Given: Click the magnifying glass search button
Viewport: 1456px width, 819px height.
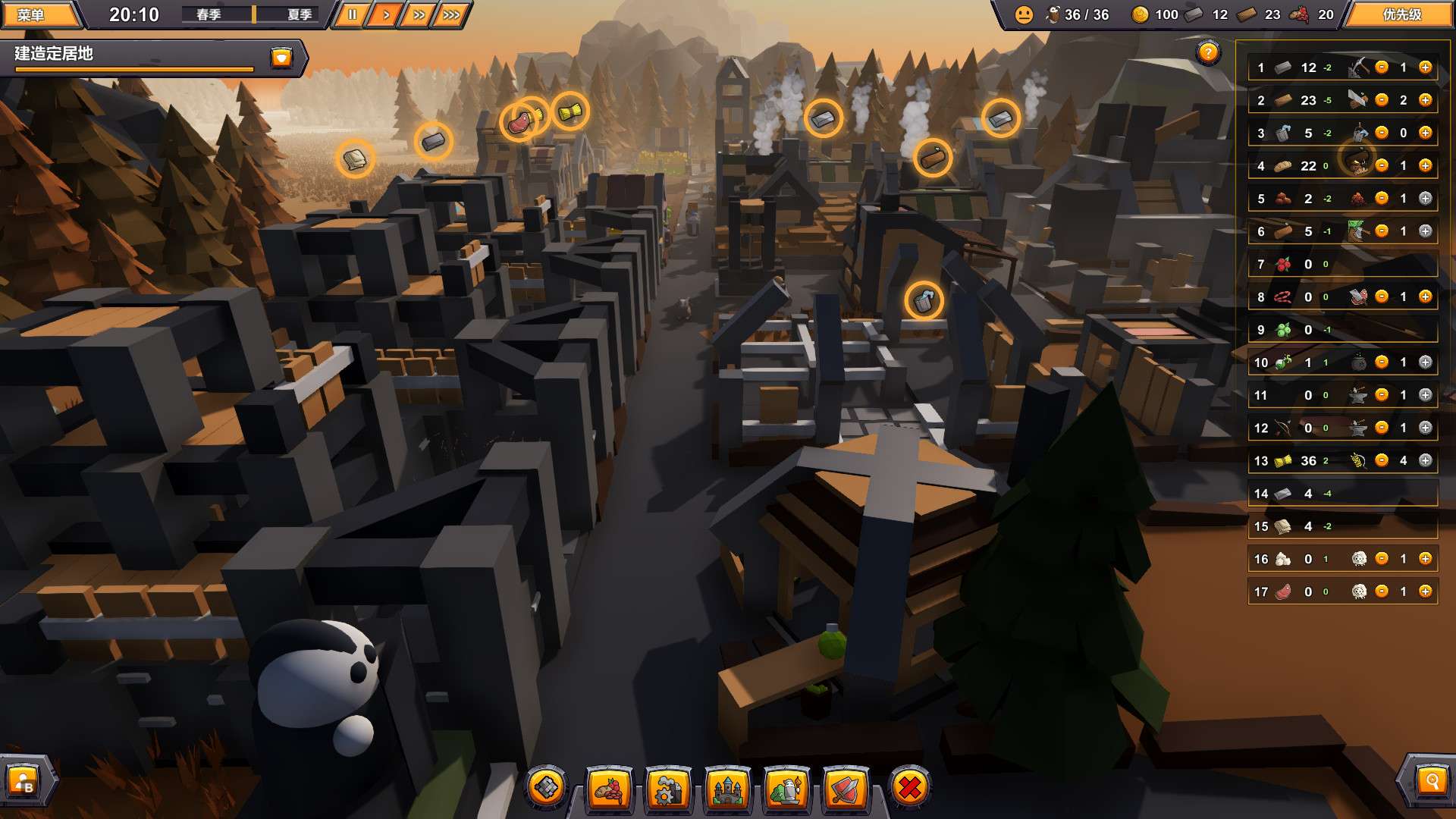Looking at the screenshot, I should 1431,780.
